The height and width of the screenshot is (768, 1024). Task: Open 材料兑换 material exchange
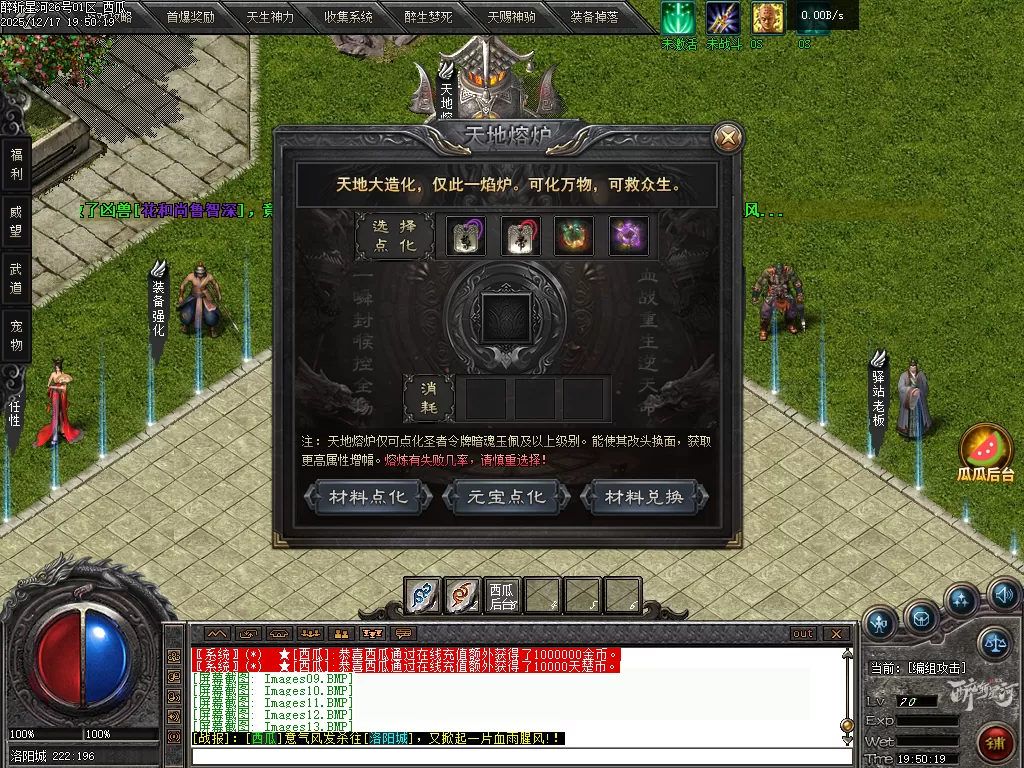(x=645, y=497)
